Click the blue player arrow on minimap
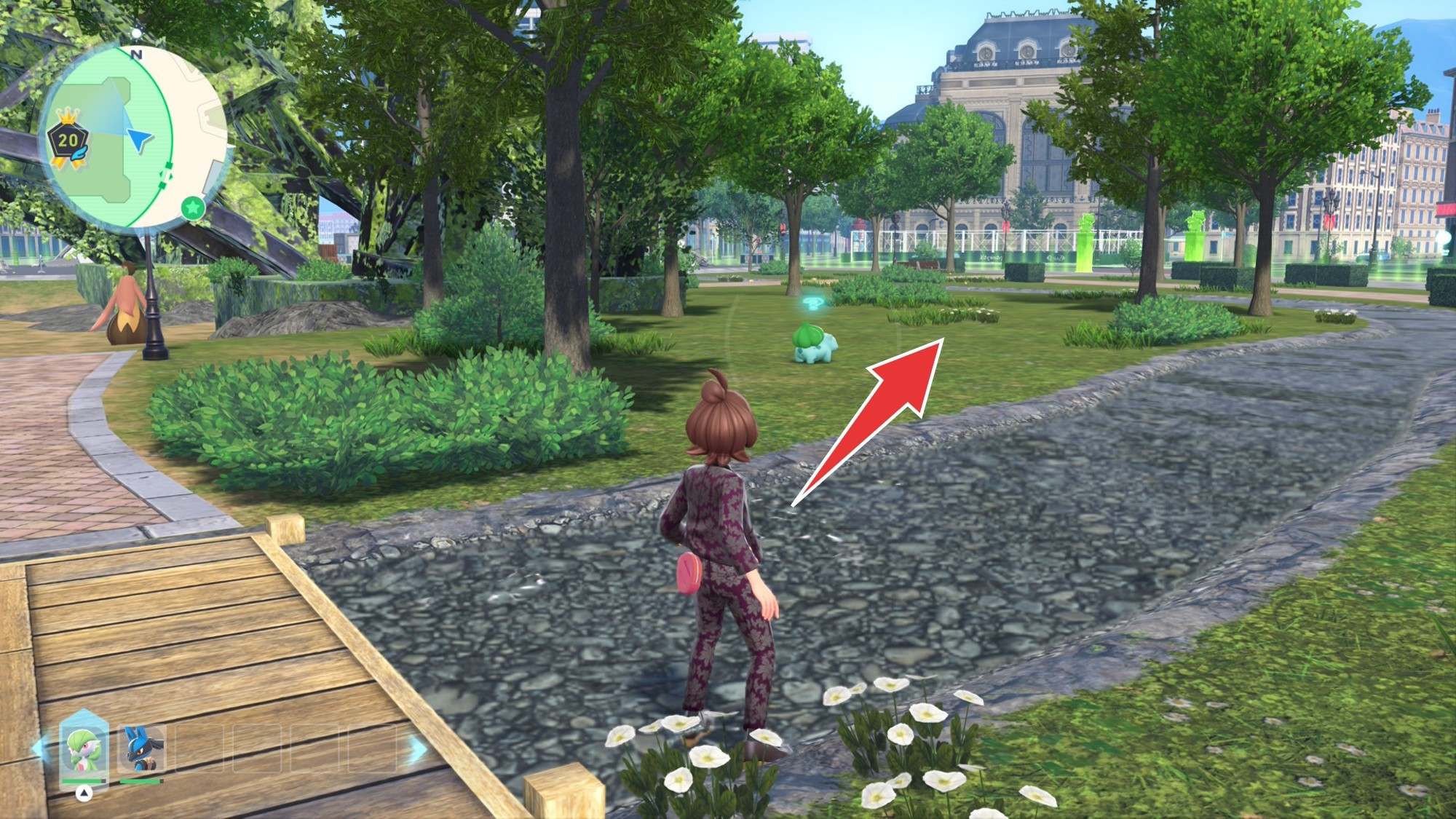Viewport: 1456px width, 819px height. click(x=141, y=139)
